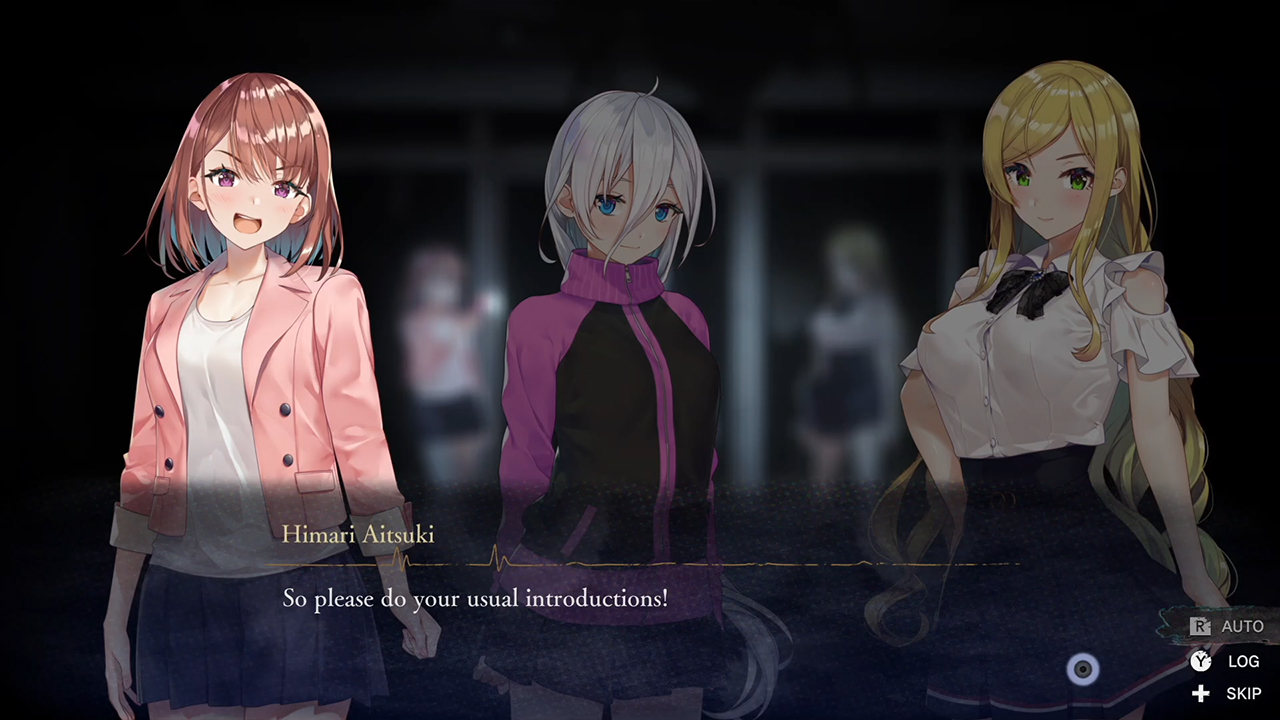The width and height of the screenshot is (1280, 720).
Task: Click the dialogue text to advance the story
Action: coord(475,598)
